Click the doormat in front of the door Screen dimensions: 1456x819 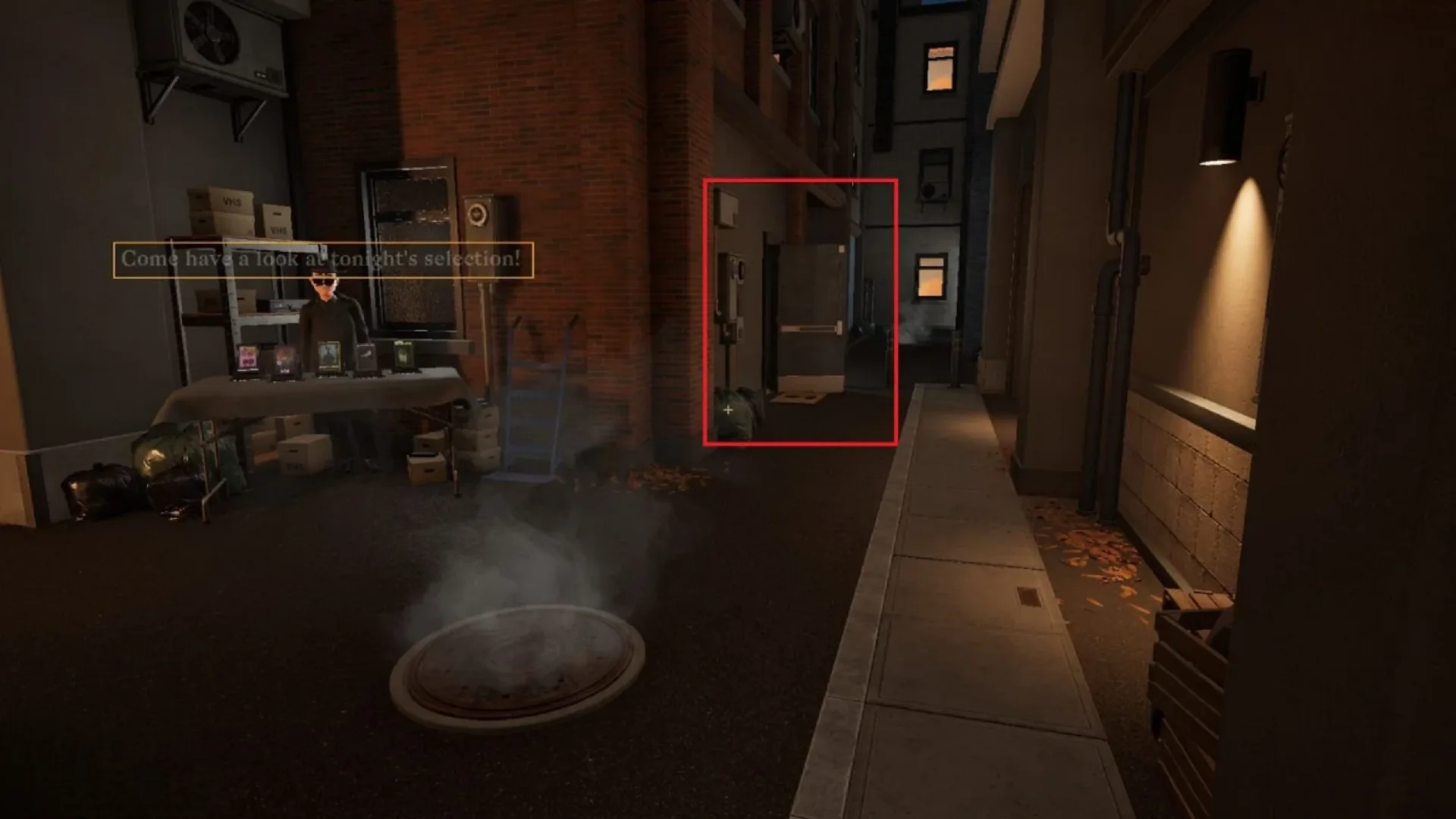coord(797,398)
